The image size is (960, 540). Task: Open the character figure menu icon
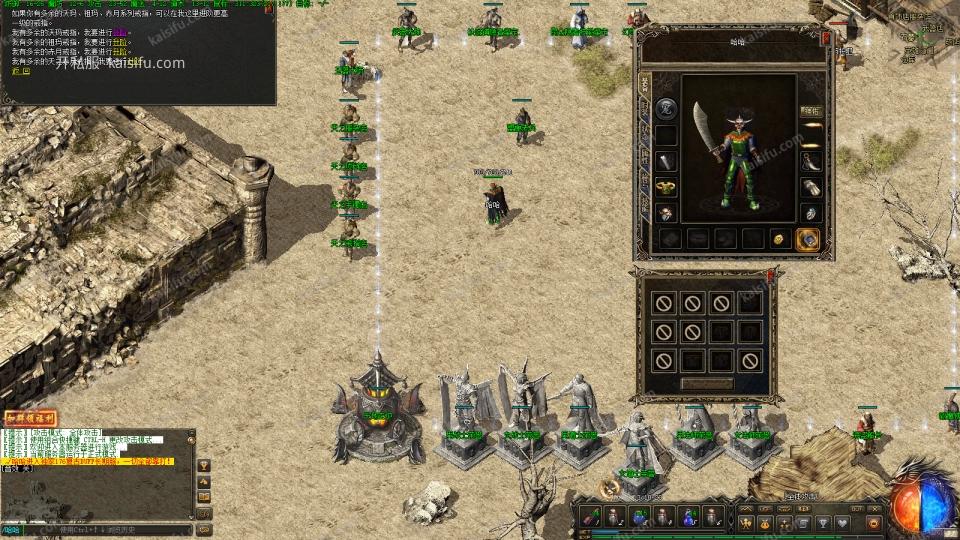click(745, 522)
